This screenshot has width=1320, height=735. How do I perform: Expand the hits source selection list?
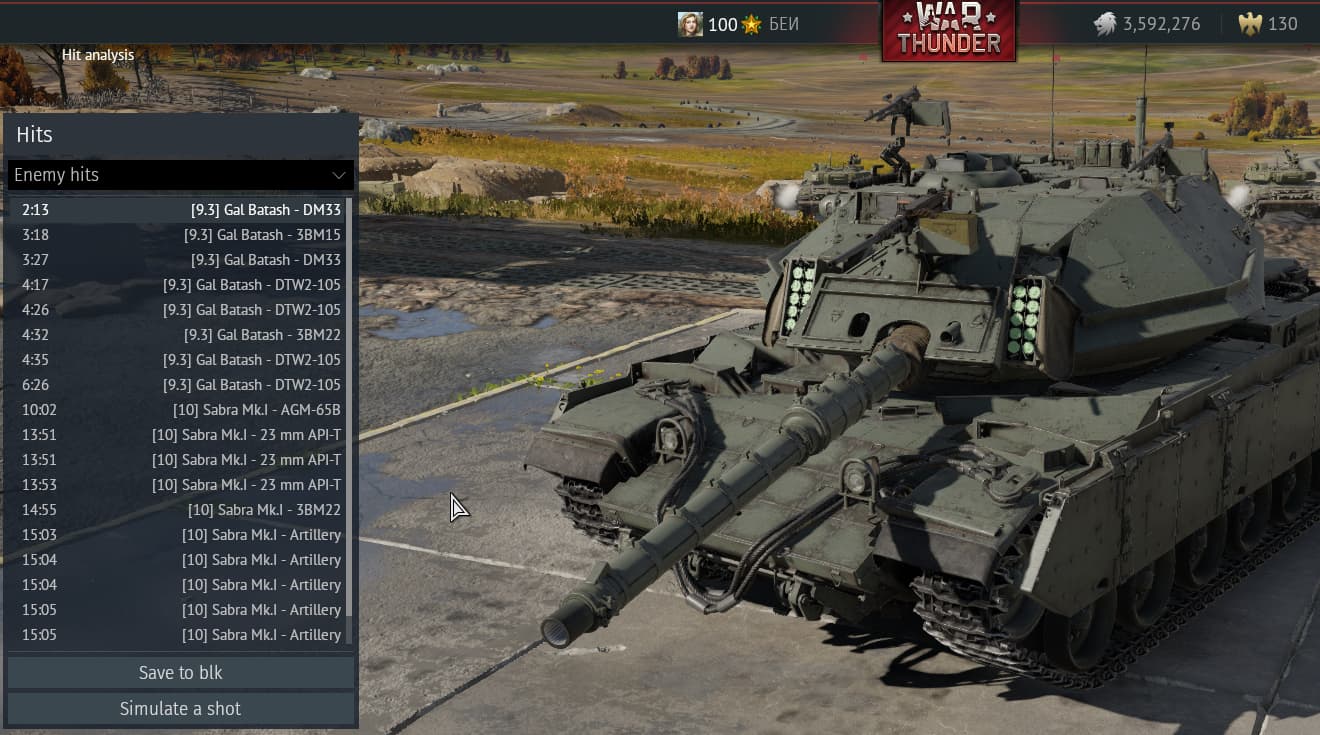[180, 174]
